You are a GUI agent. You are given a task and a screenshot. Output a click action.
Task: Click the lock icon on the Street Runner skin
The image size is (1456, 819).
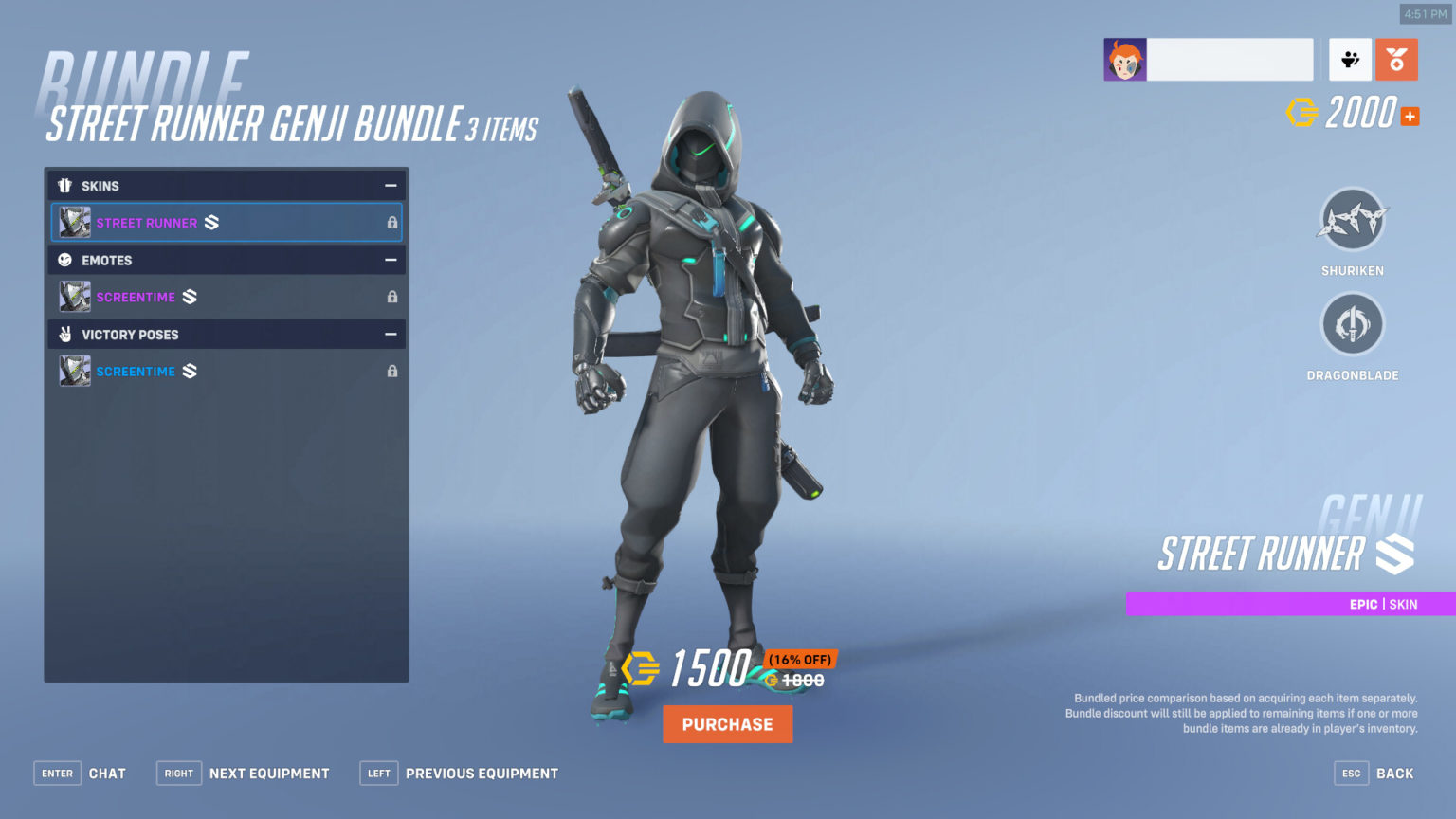click(x=391, y=222)
